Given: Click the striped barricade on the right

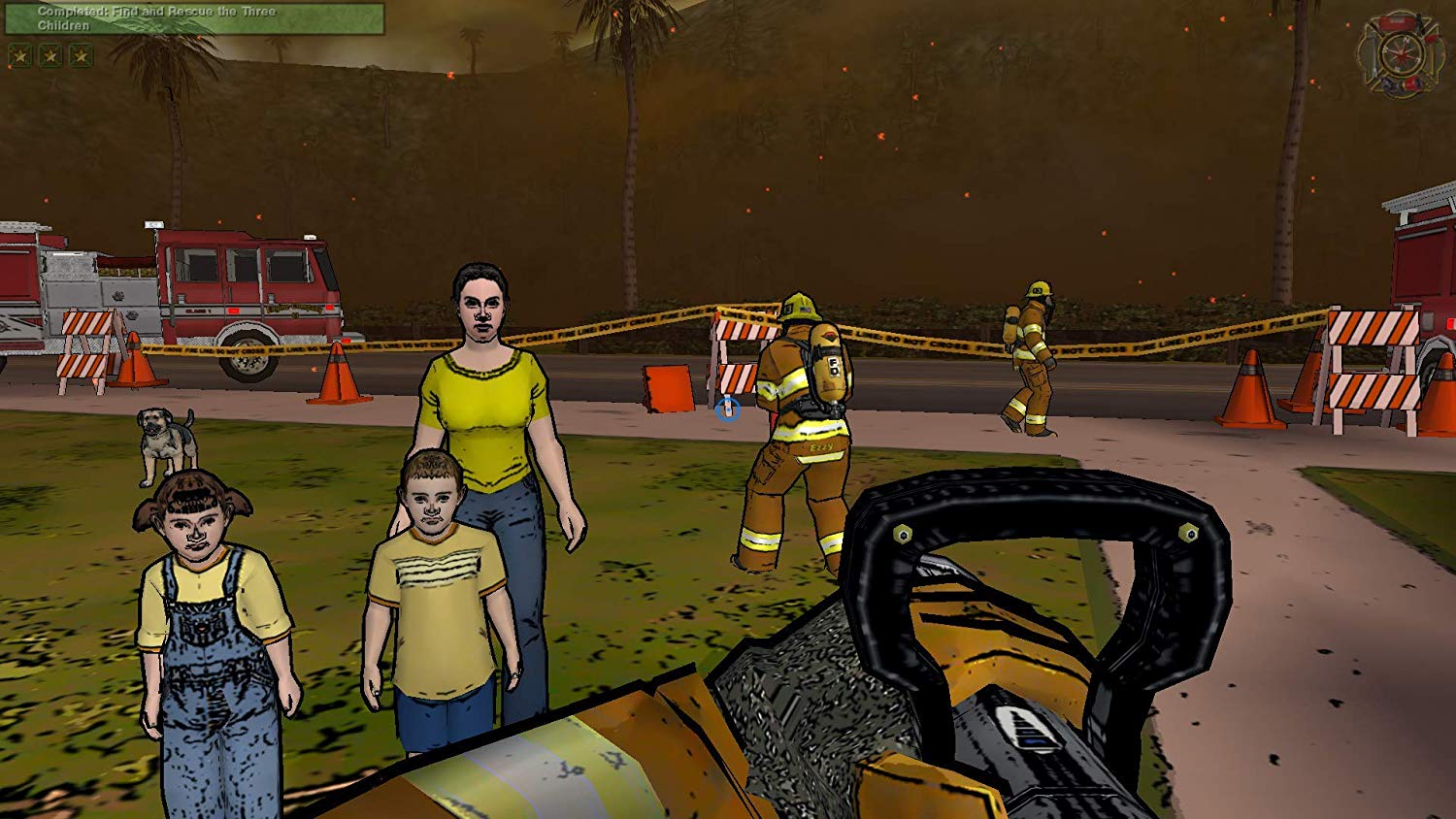Looking at the screenshot, I should tap(1373, 359).
